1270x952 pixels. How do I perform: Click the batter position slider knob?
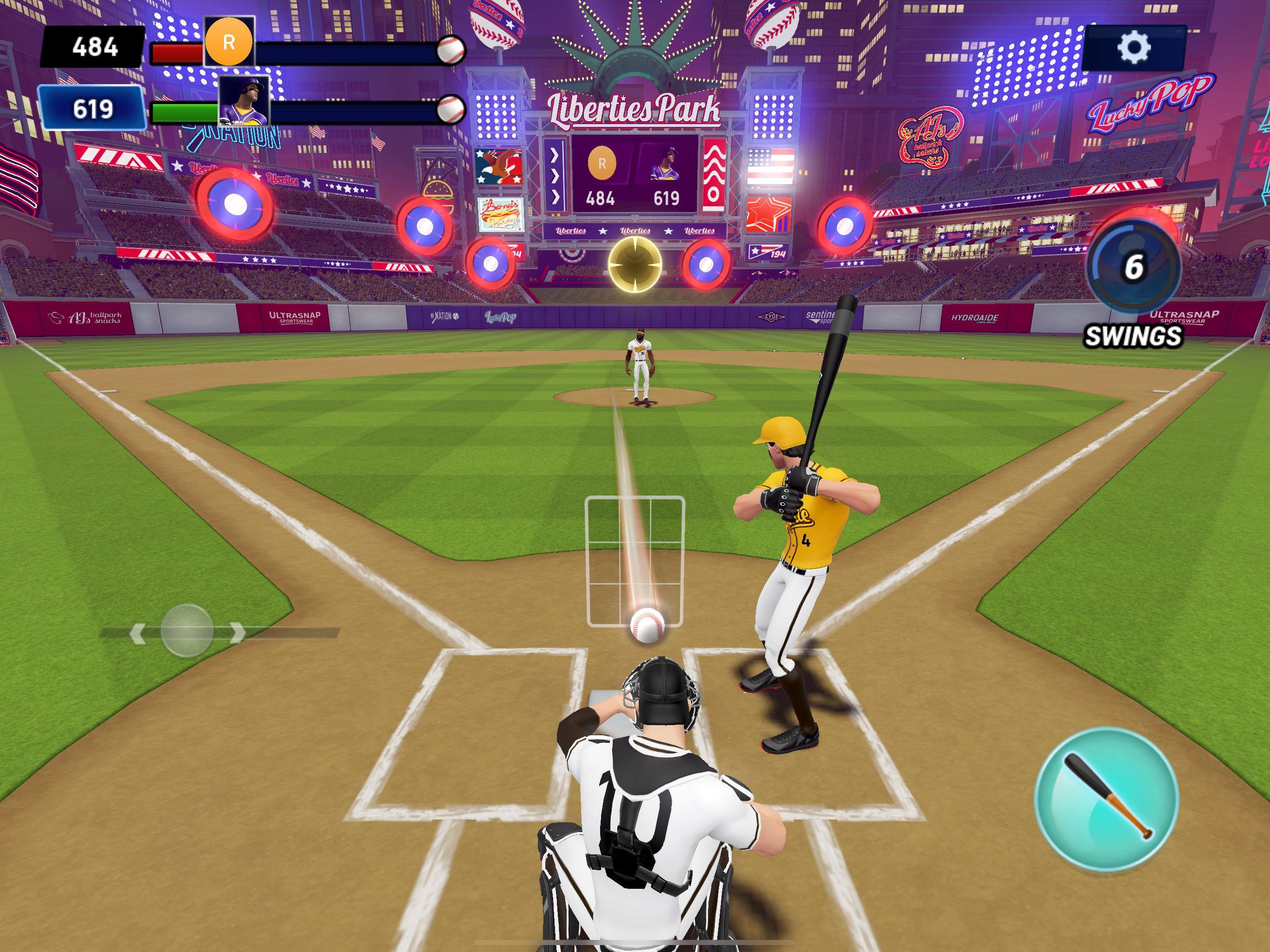187,630
